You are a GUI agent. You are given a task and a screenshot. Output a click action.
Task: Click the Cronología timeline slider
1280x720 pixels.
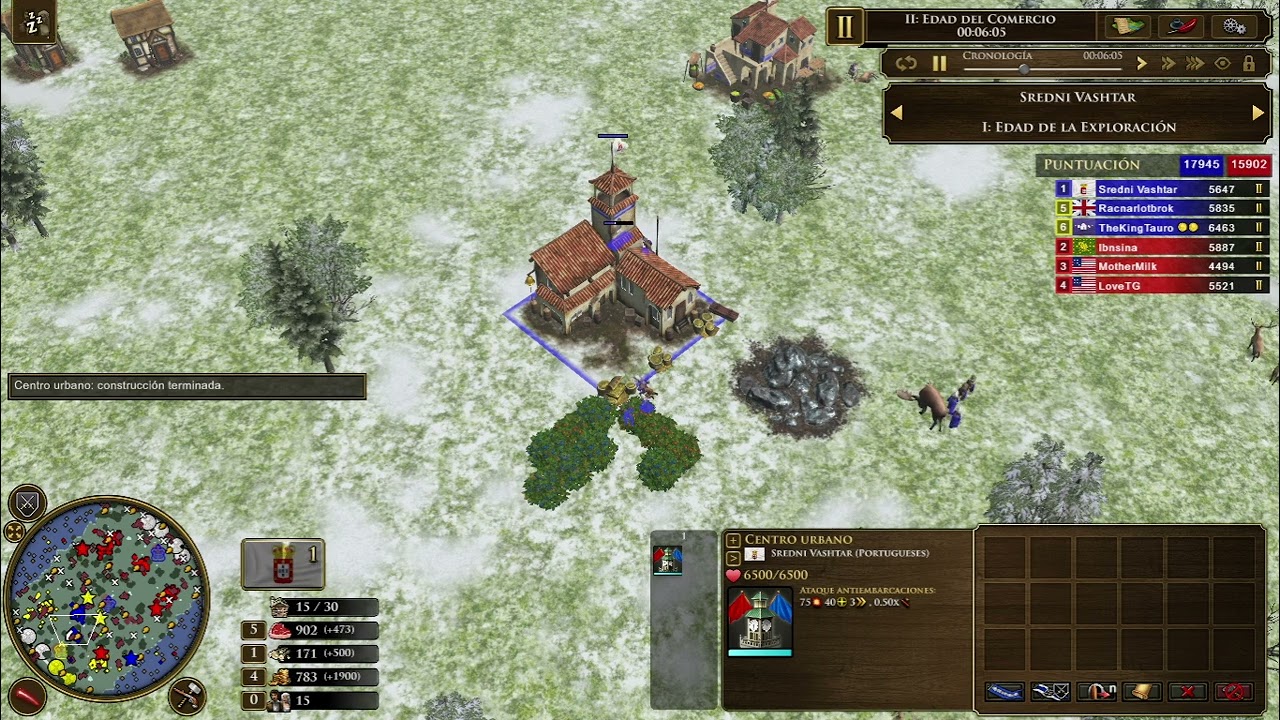tap(1024, 68)
